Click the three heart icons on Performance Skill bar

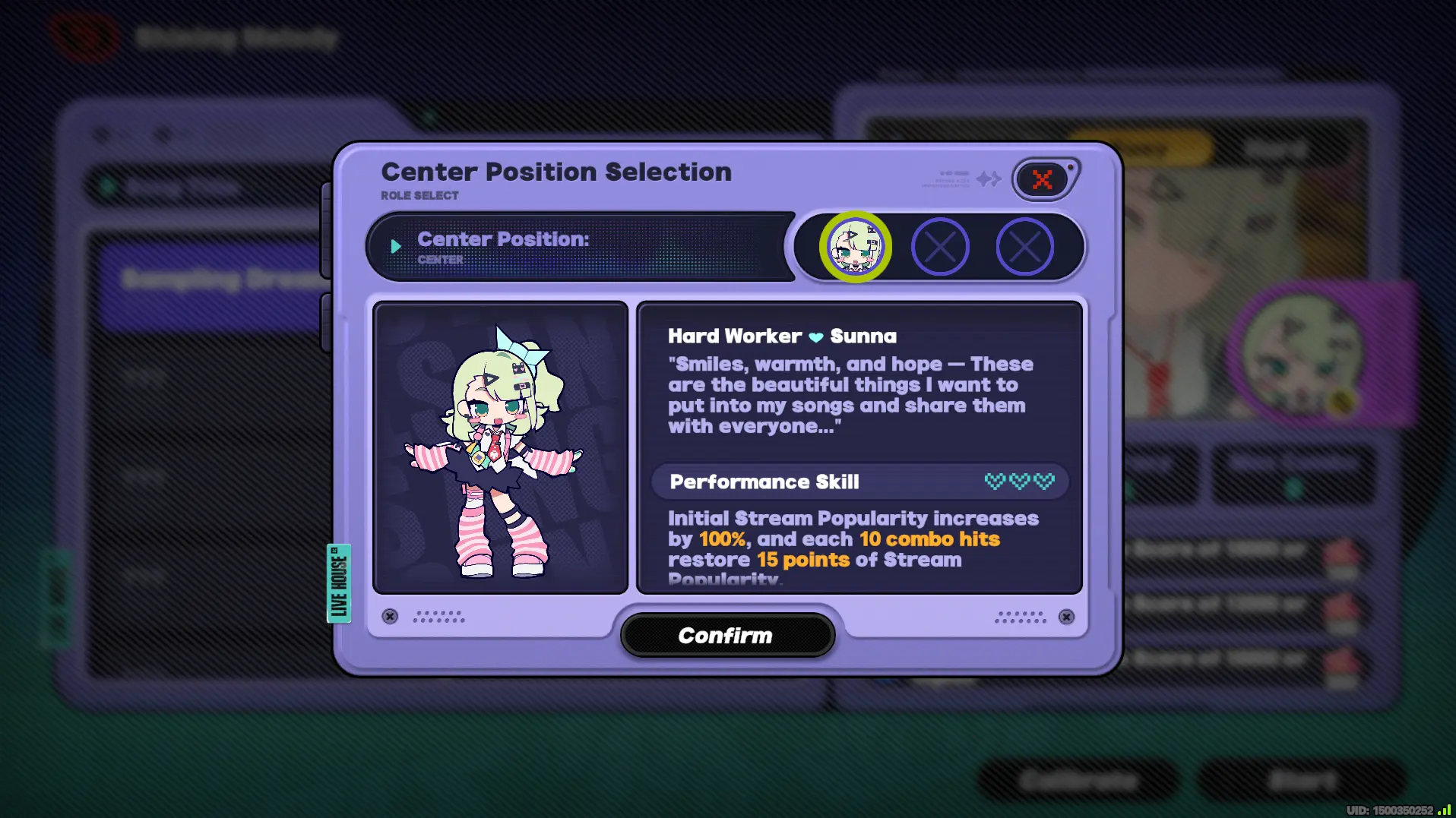click(1021, 481)
